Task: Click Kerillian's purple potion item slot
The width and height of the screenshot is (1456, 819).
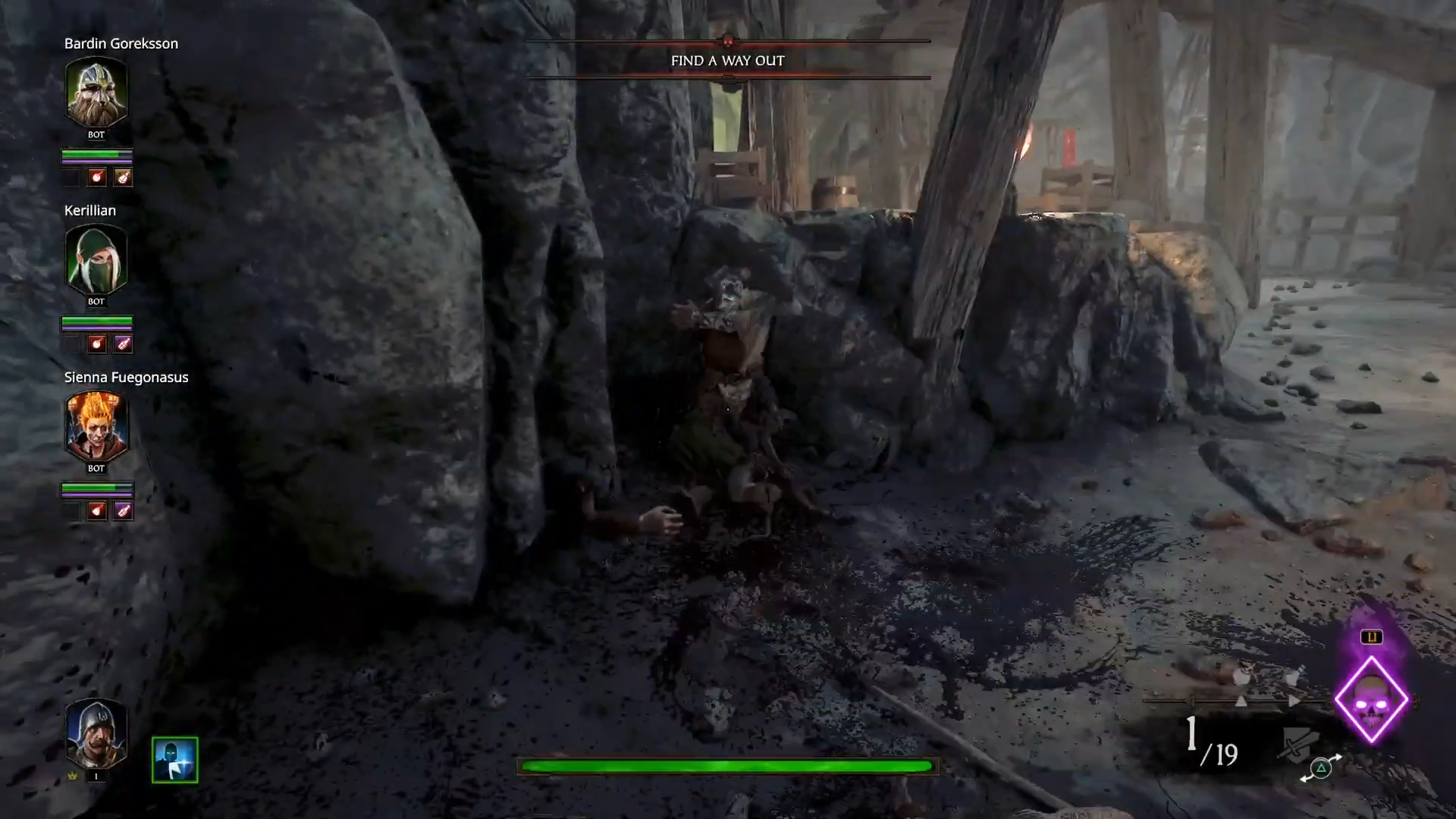Action: (x=123, y=344)
